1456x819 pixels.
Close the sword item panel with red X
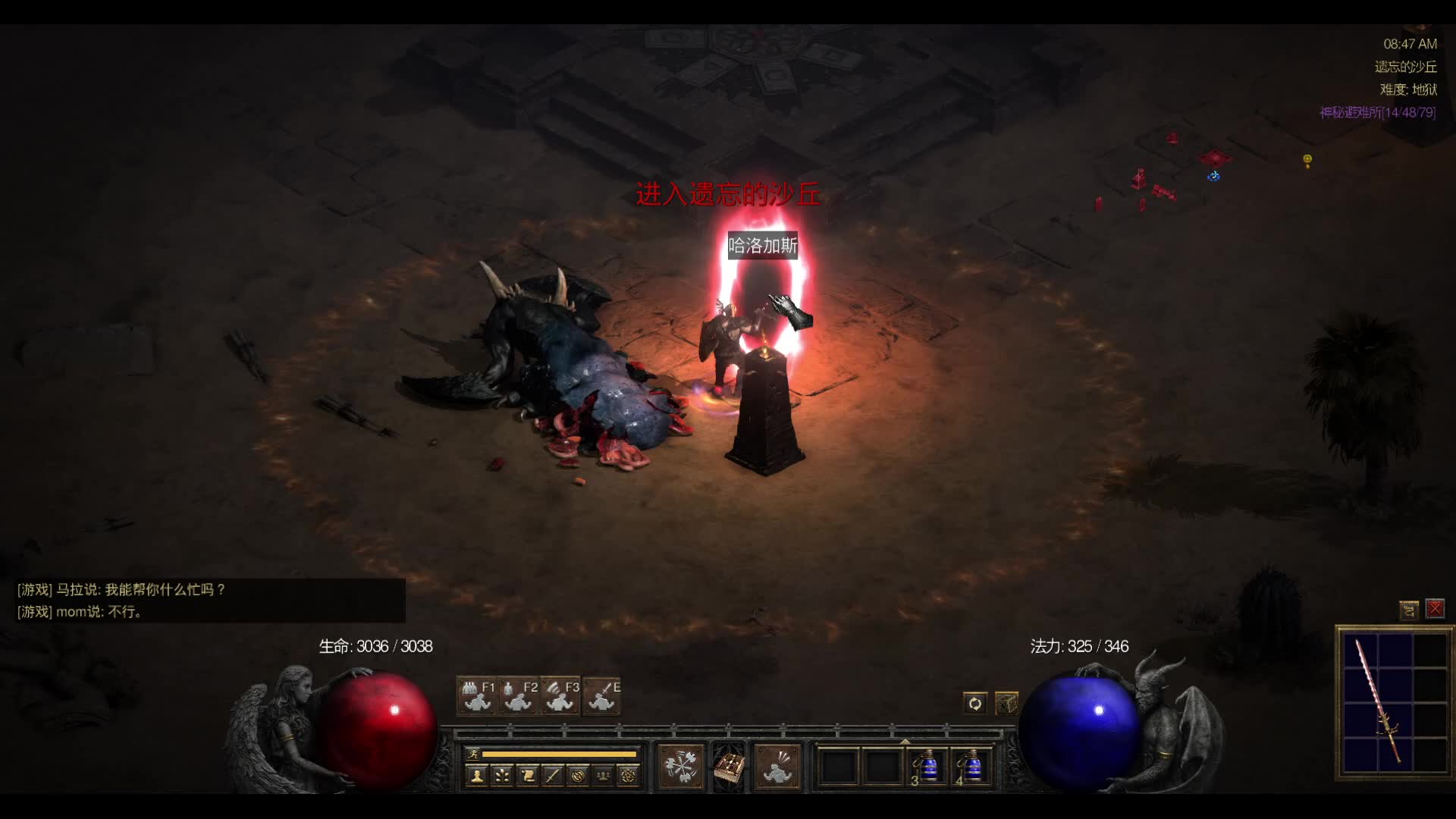click(x=1435, y=609)
